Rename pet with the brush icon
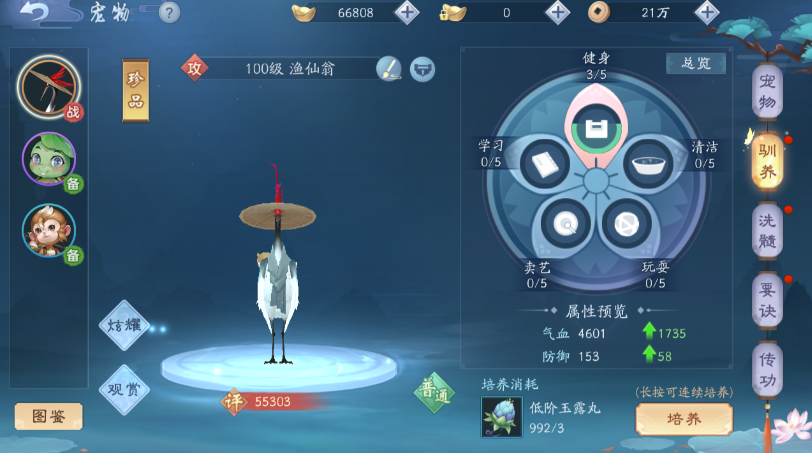Screen dimensions: 812x453 (389, 69)
